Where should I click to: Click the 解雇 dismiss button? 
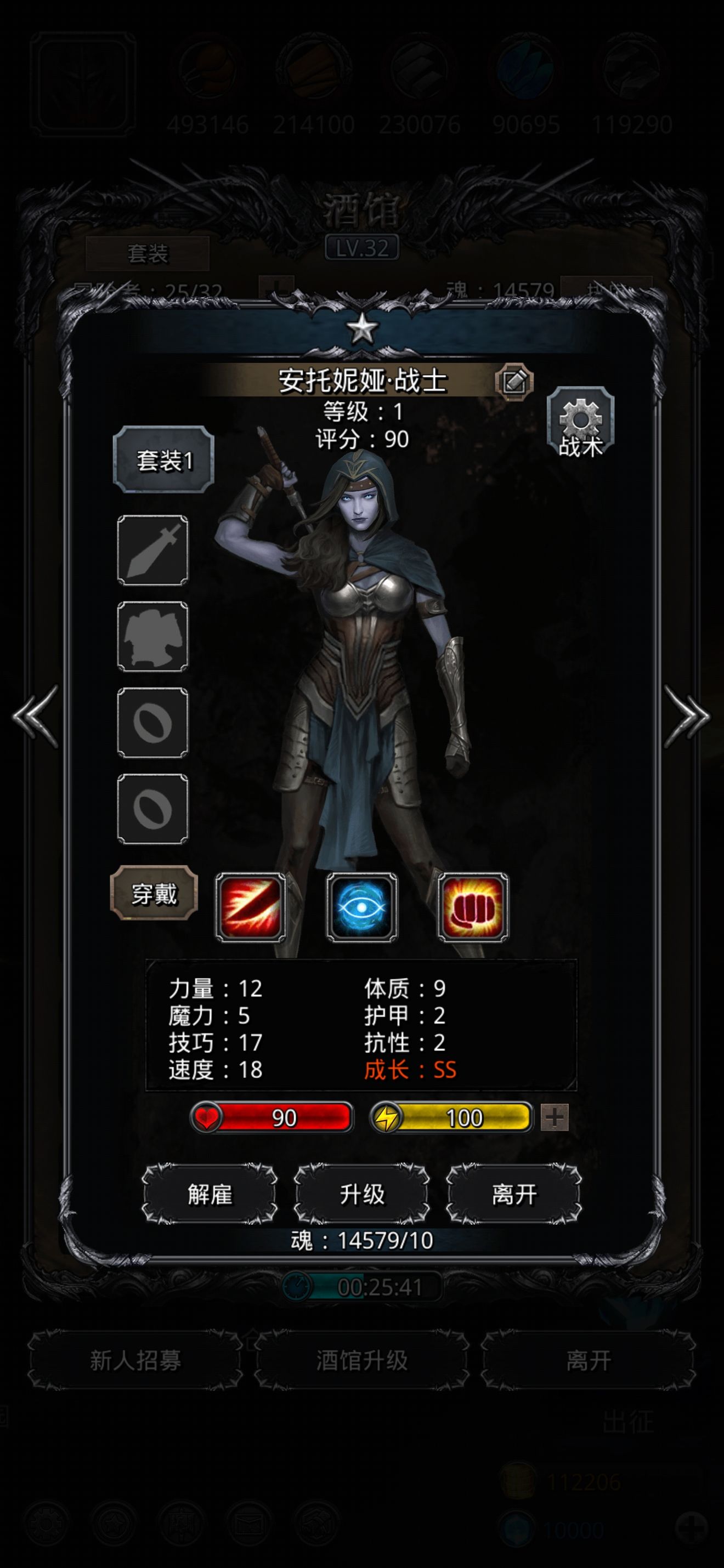click(x=209, y=1194)
